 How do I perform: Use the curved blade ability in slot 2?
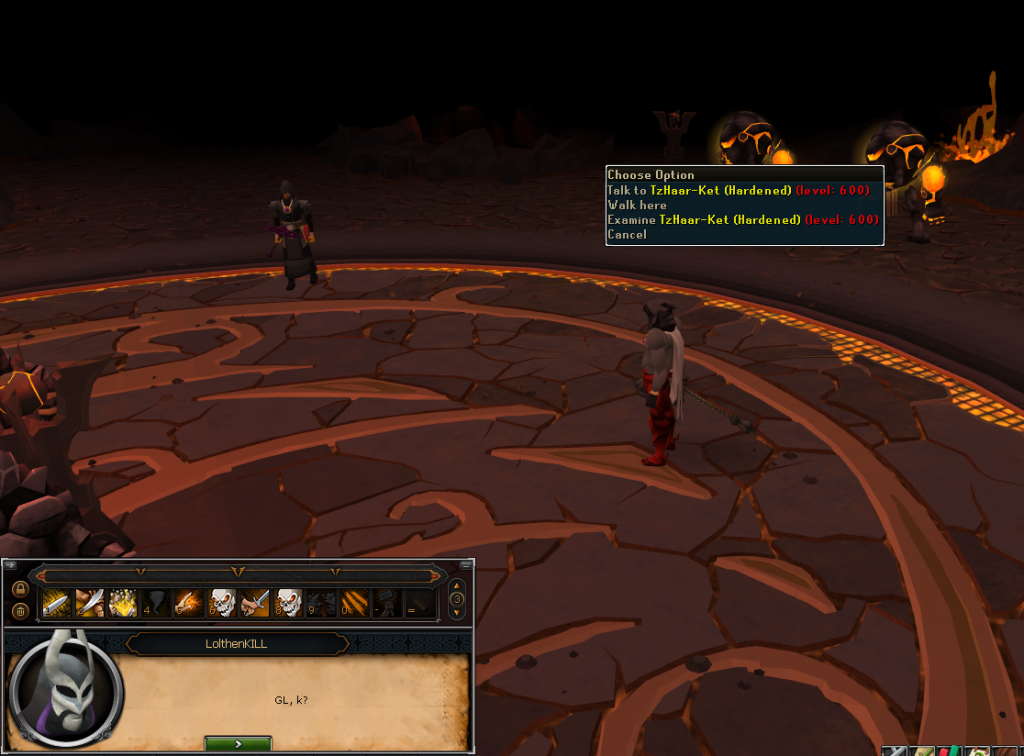click(x=89, y=603)
